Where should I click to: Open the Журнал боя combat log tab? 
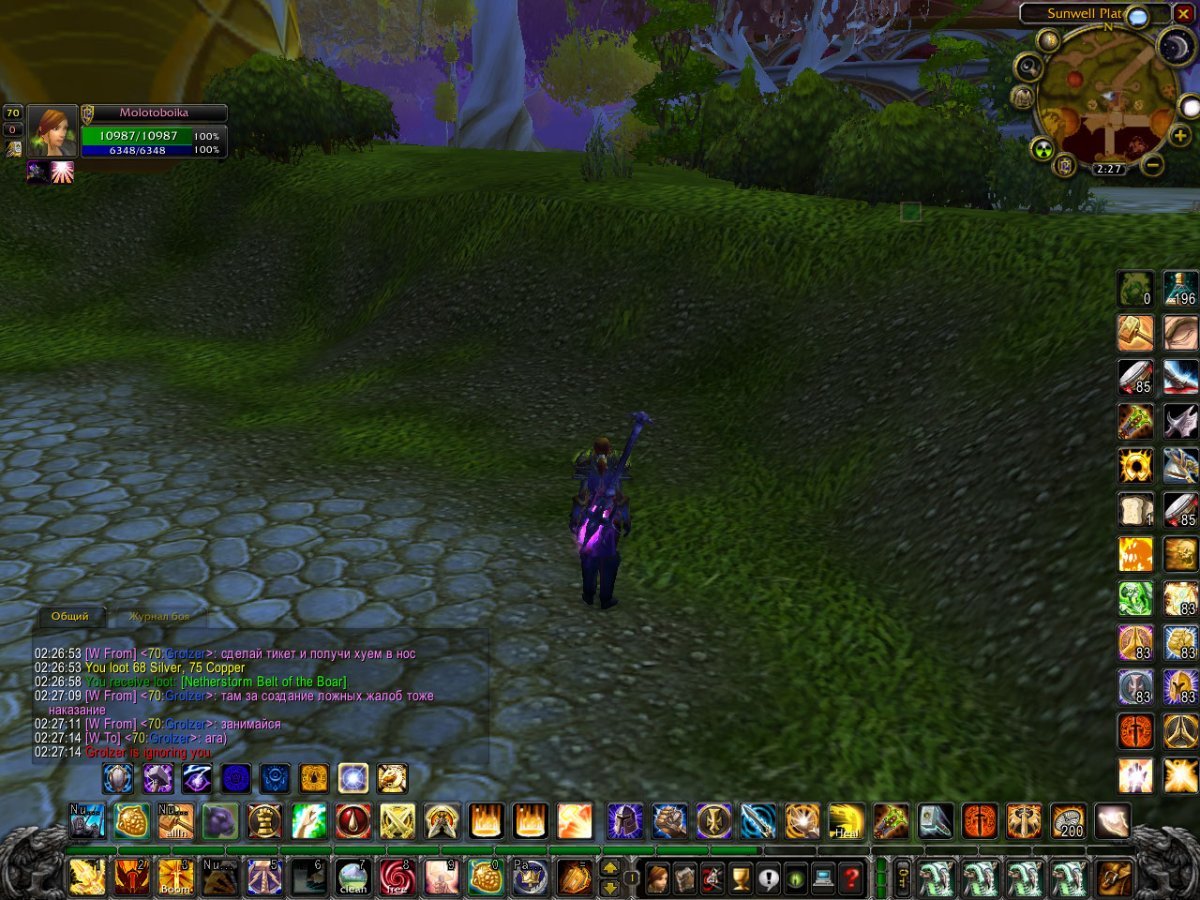[160, 616]
